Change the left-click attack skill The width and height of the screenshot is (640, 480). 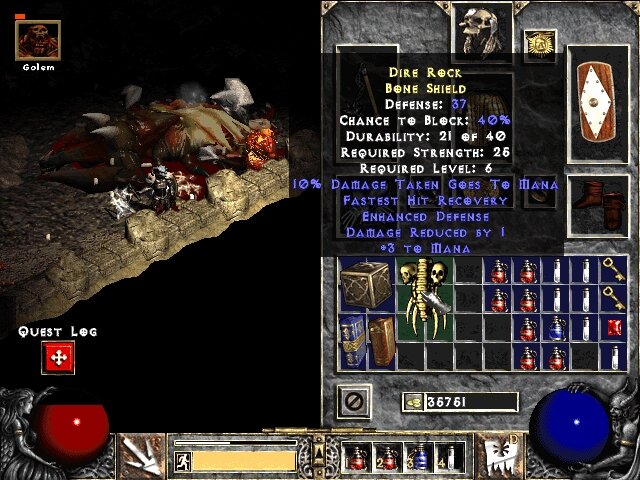[x=144, y=455]
